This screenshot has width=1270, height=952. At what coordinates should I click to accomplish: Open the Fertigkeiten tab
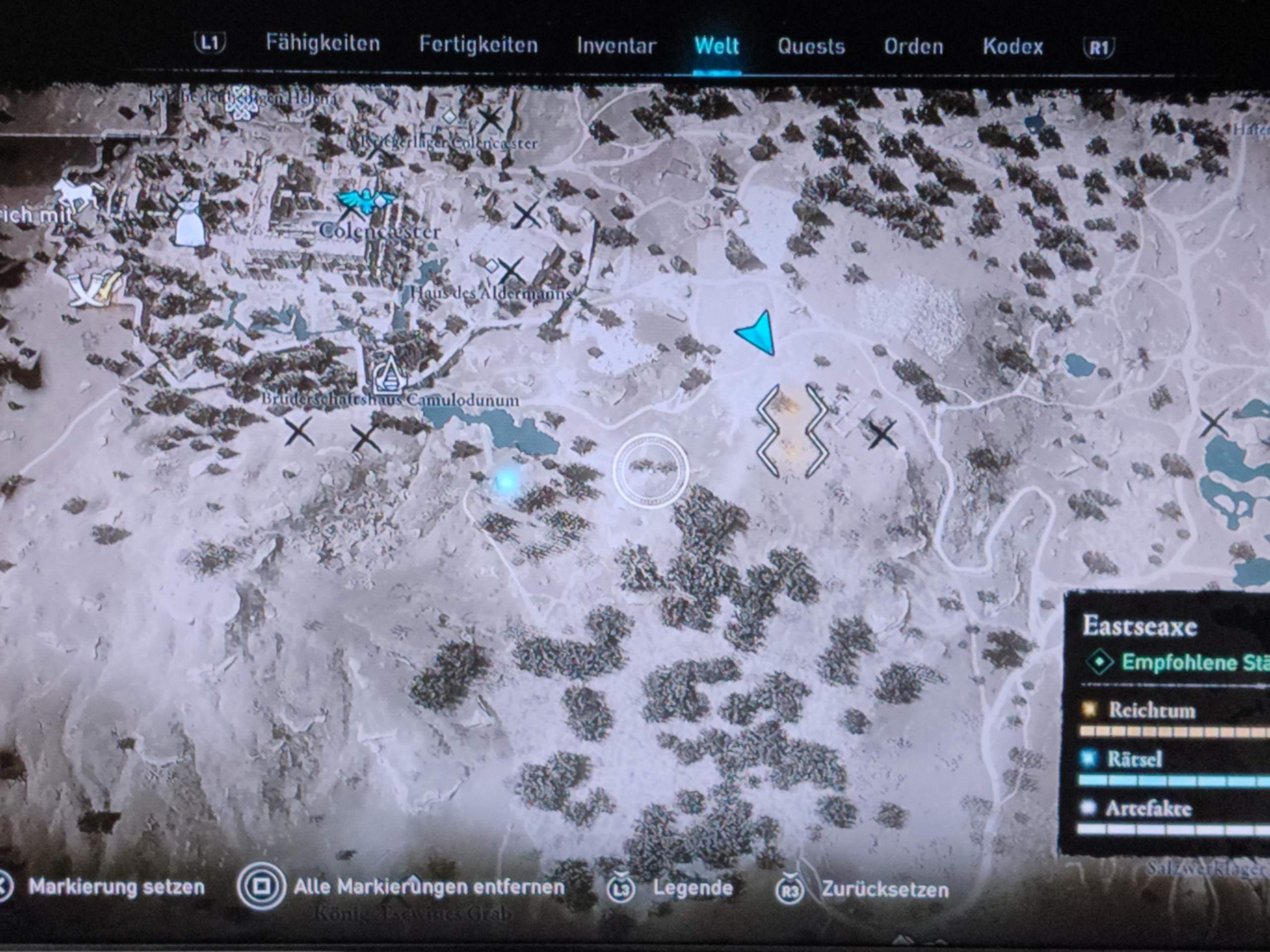478,45
